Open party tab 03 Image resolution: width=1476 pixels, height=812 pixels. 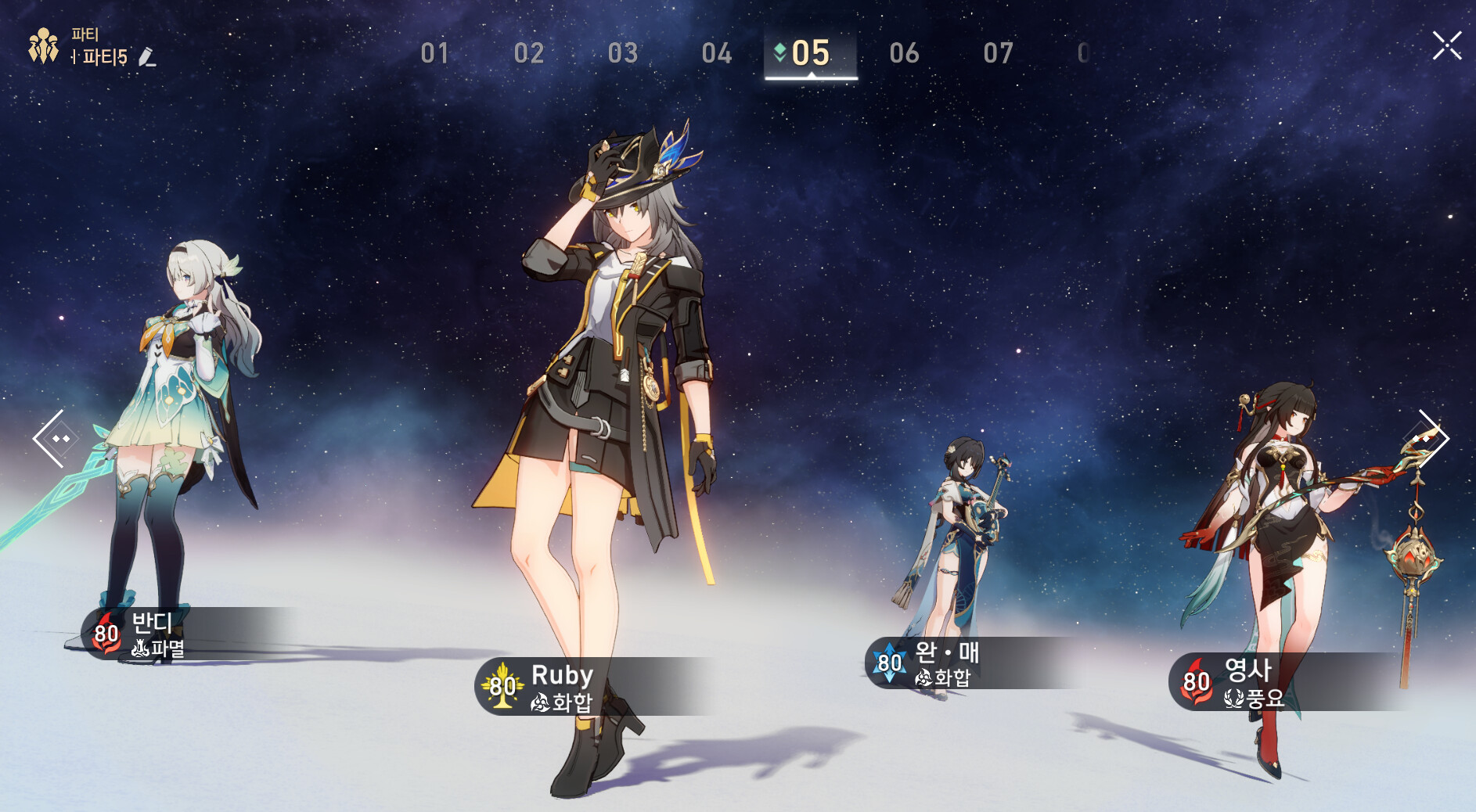[622, 53]
